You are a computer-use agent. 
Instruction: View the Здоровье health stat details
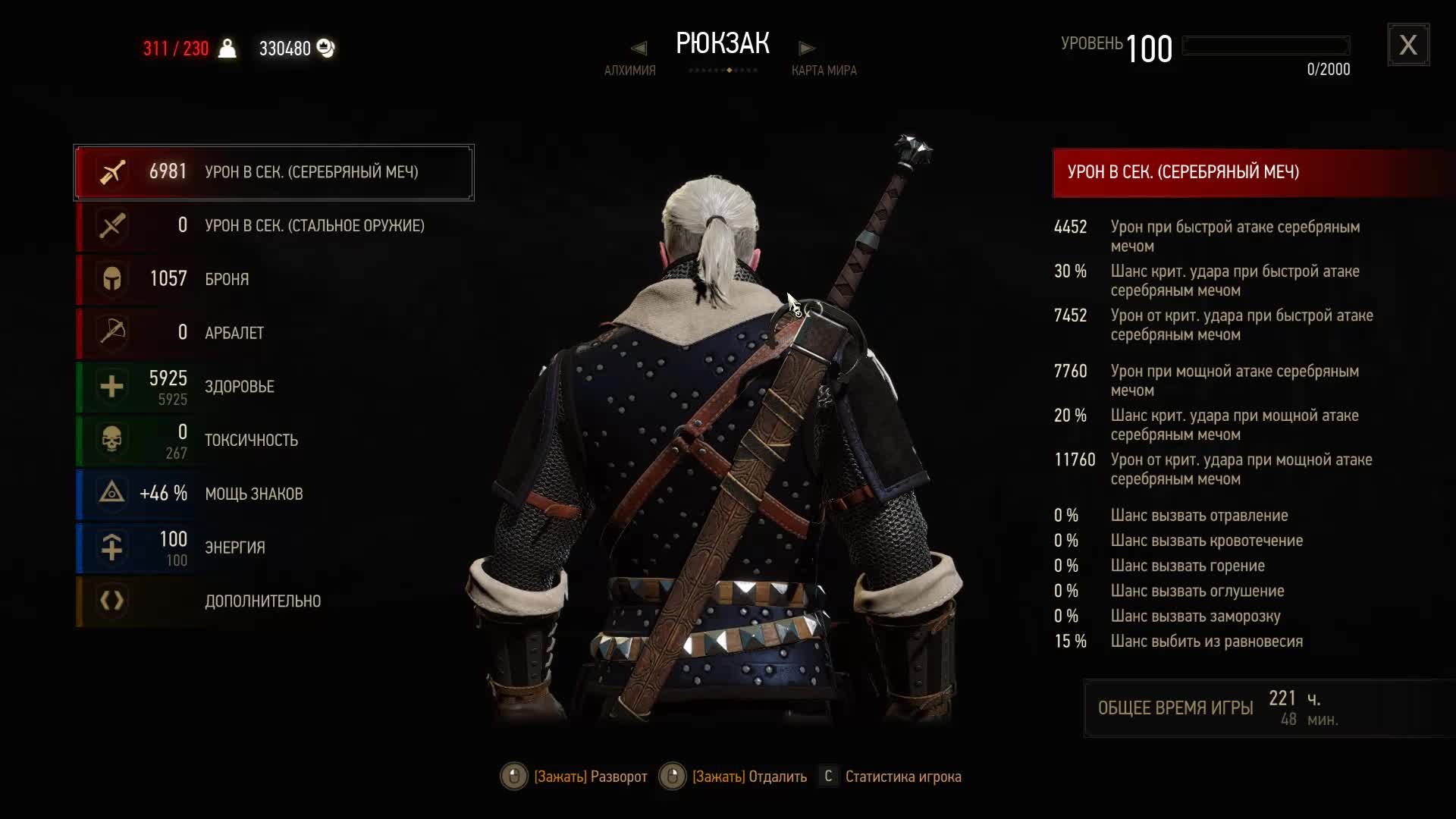click(274, 387)
